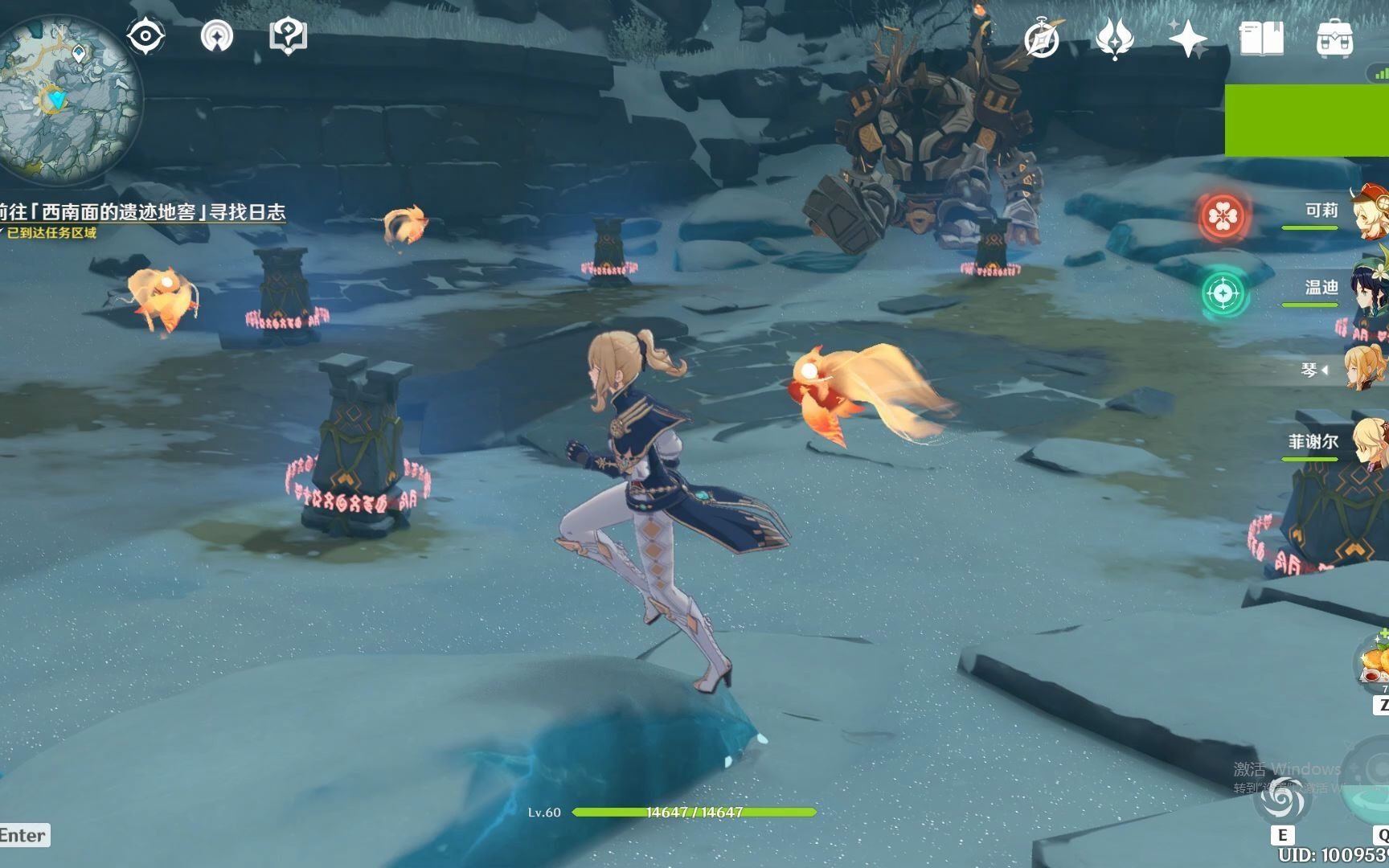
Task: Open the co-op mode icon
Action: click(216, 36)
